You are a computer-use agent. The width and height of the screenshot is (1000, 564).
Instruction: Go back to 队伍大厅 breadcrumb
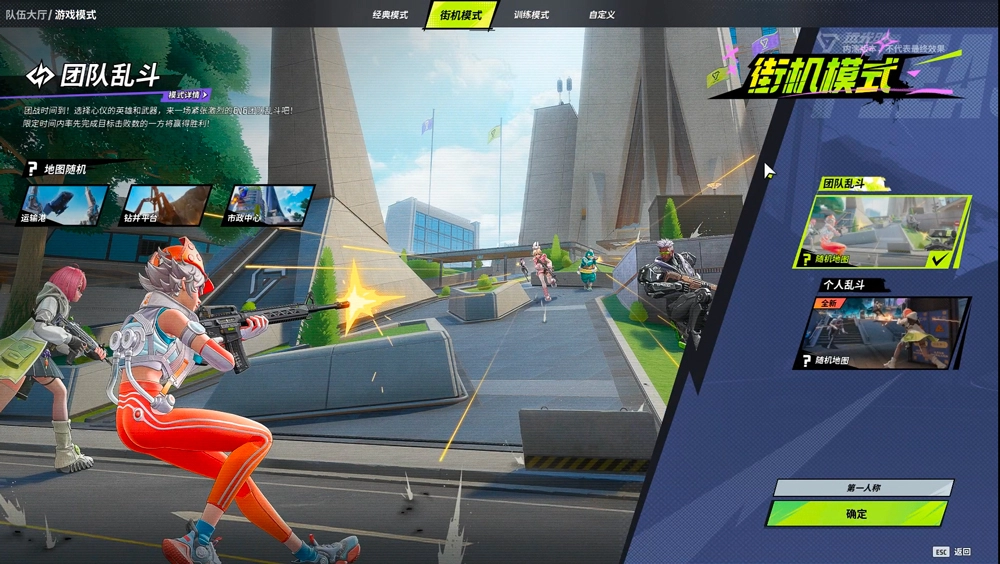(x=24, y=15)
